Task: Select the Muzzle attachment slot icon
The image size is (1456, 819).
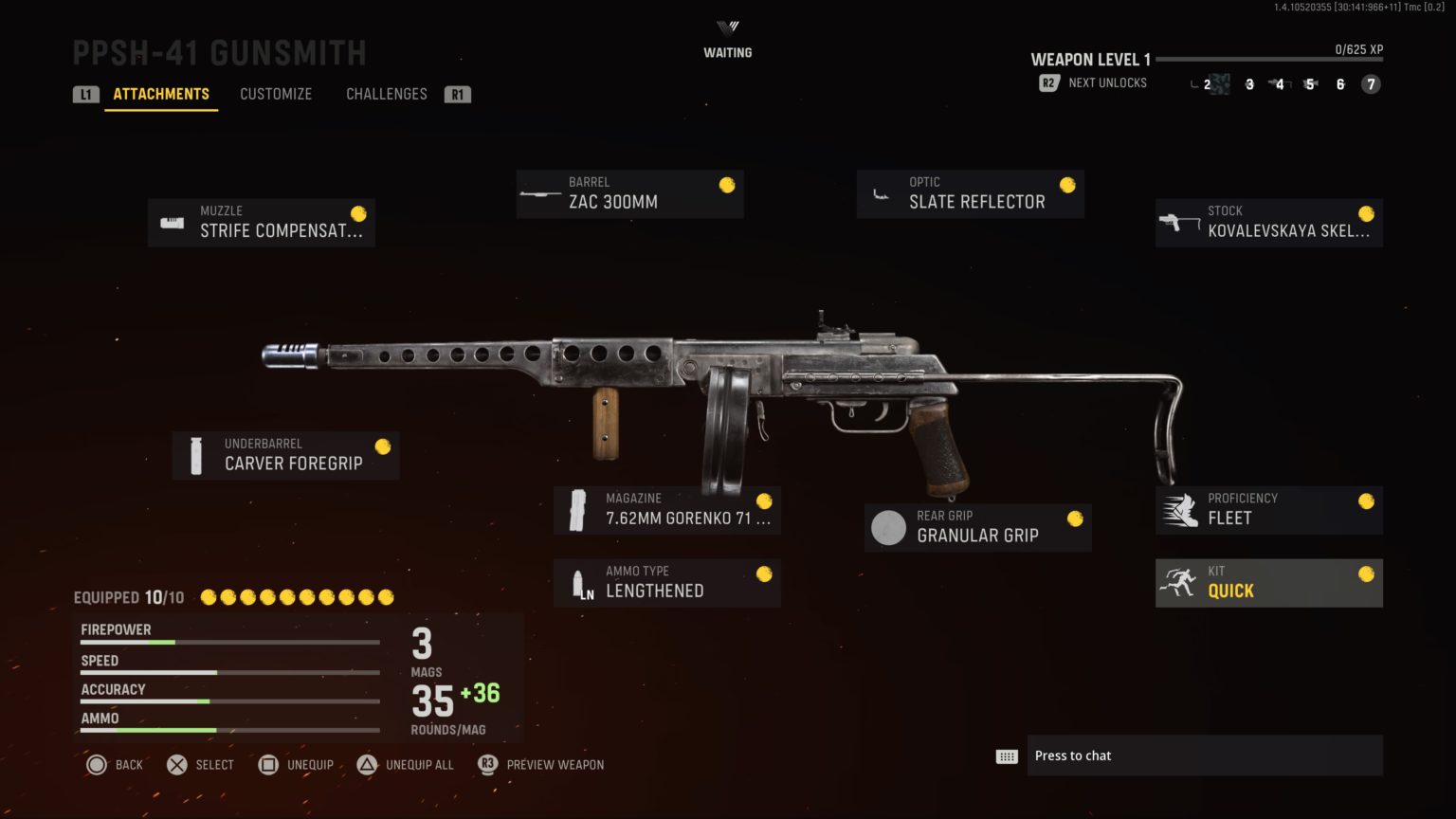Action: coord(171,222)
